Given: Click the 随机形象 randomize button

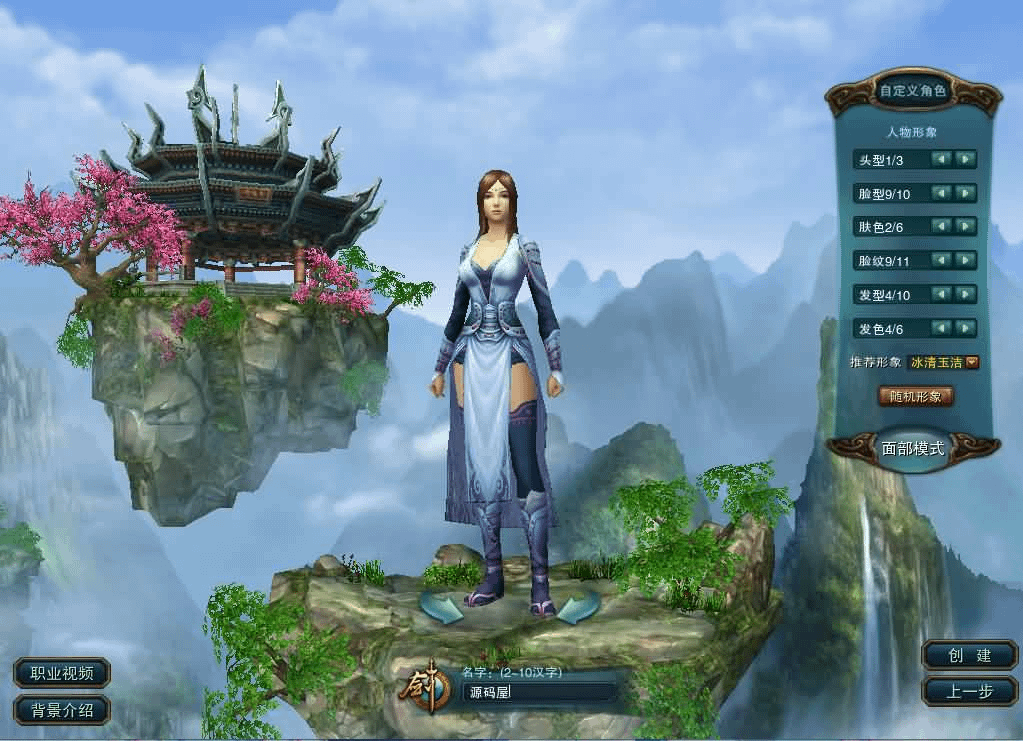Looking at the screenshot, I should pos(915,396).
